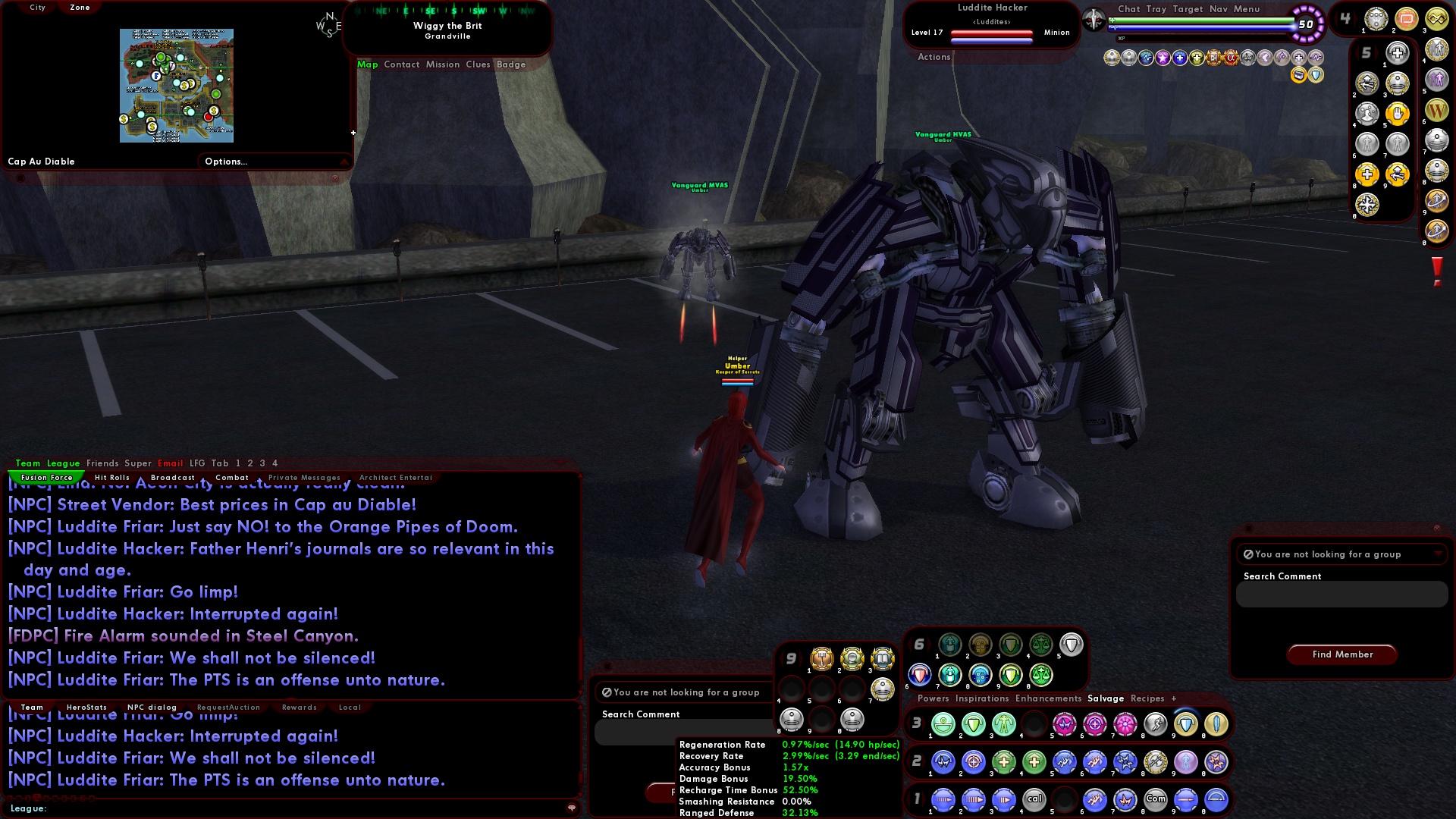Activate the silver plus power in tray 5

1398,53
